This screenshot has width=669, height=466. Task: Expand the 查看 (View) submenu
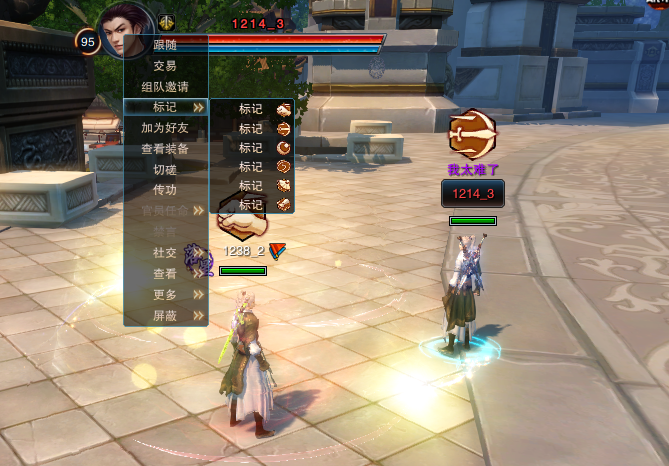click(x=164, y=274)
